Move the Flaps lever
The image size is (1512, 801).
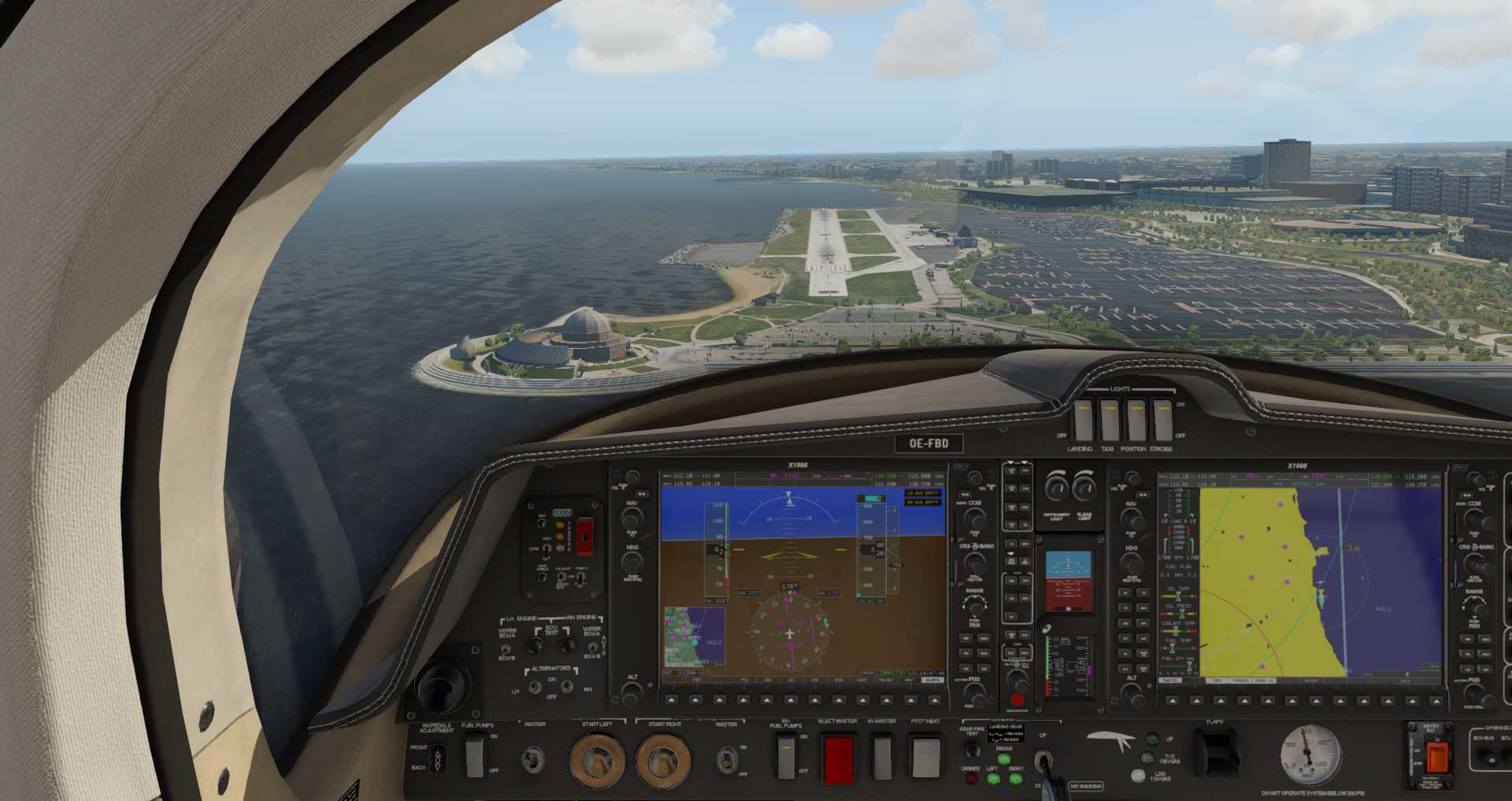(1217, 751)
